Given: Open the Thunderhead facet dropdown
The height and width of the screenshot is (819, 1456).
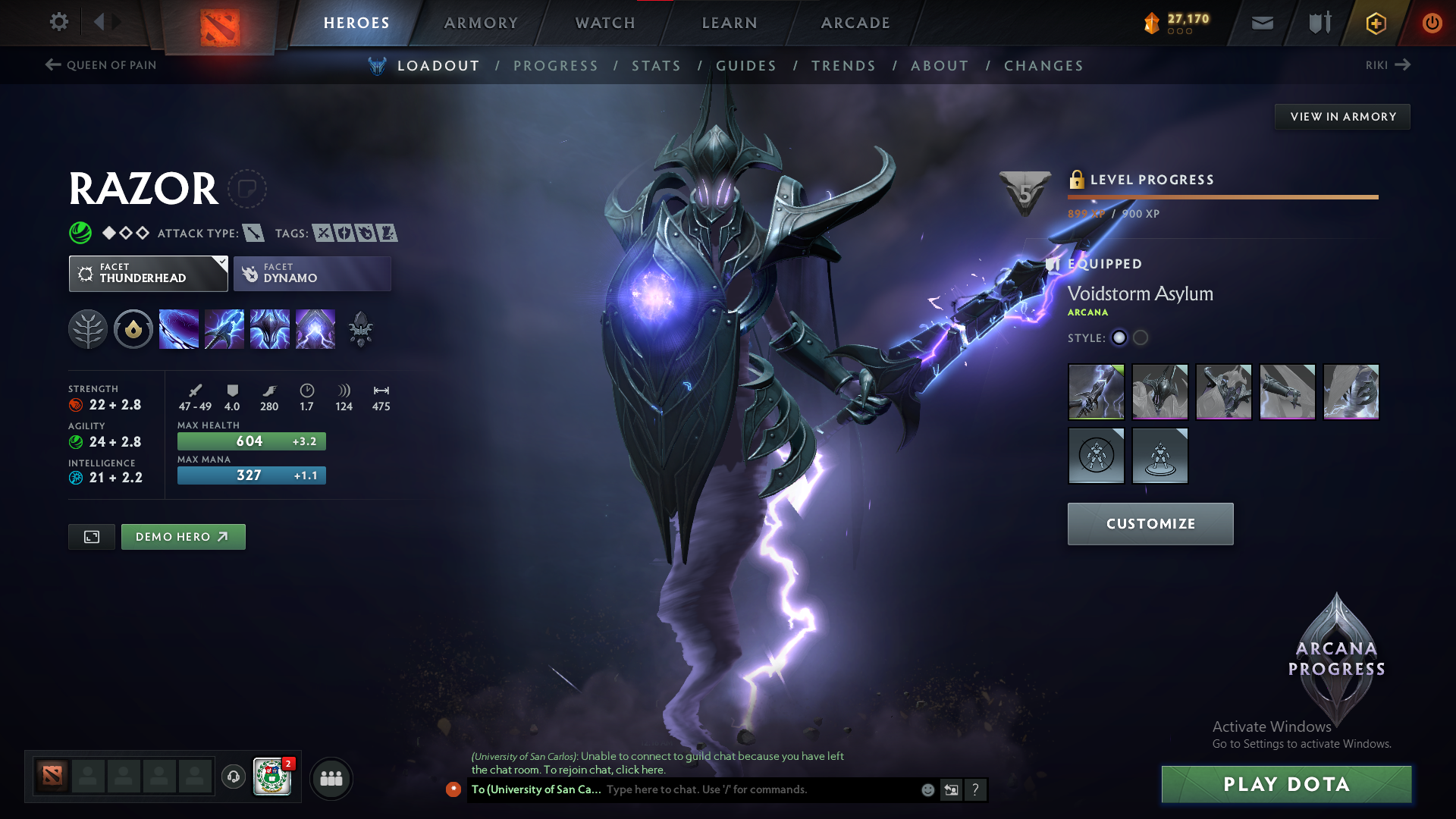Looking at the screenshot, I should point(148,273).
